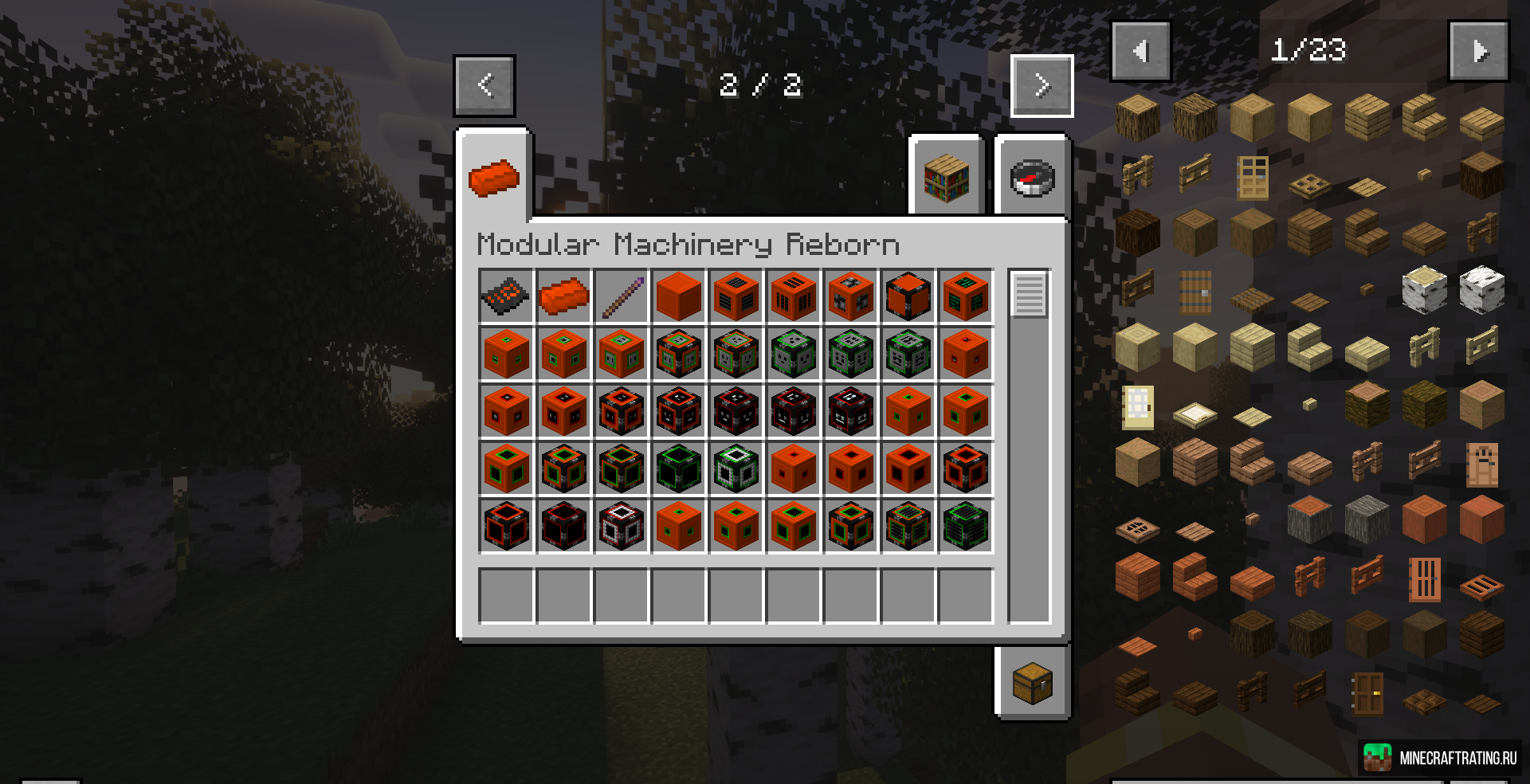Select the dark oak door item
This screenshot has width=1530, height=784.
click(1367, 692)
